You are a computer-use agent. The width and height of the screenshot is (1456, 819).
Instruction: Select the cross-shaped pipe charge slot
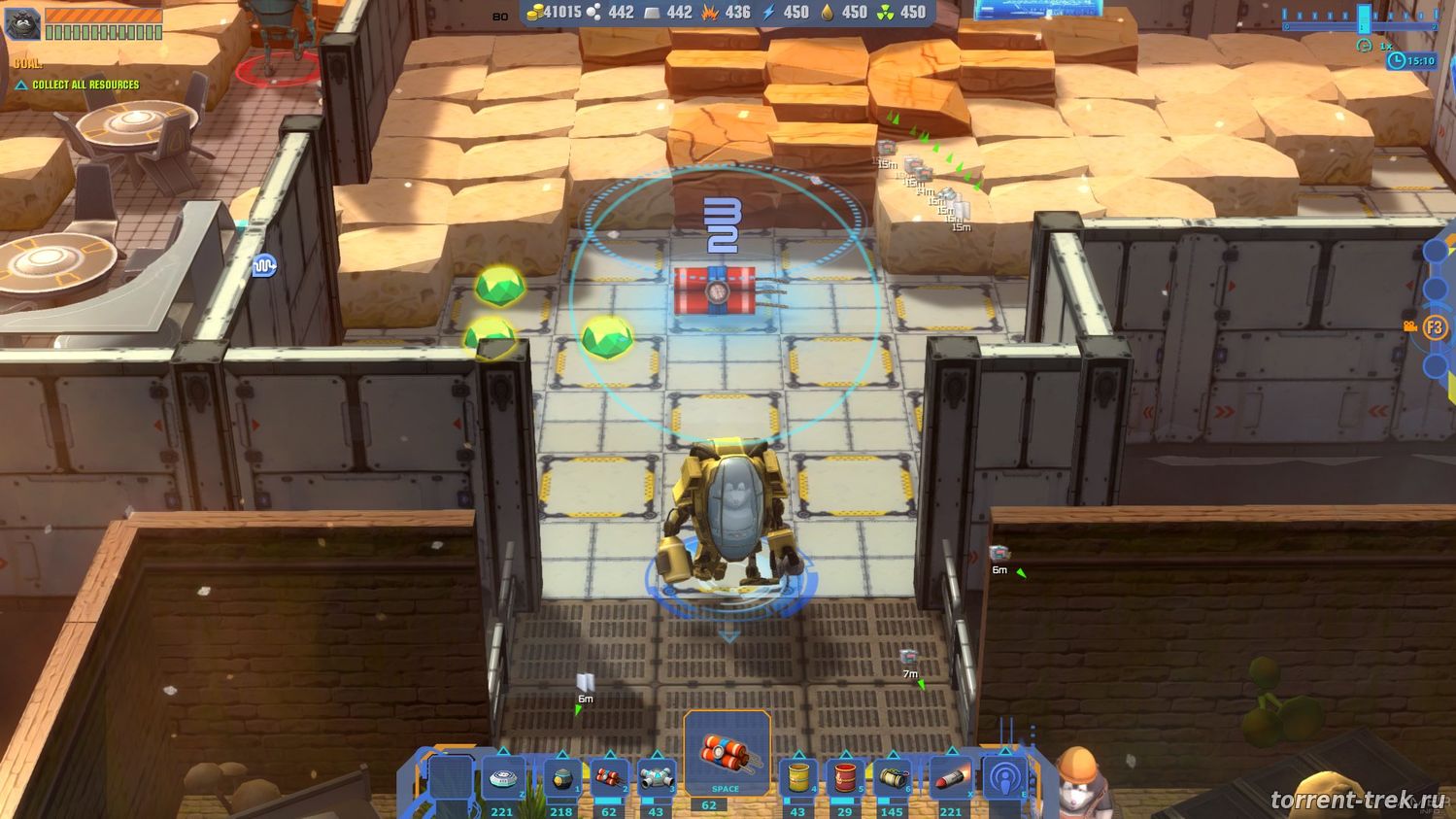pyautogui.click(x=656, y=777)
